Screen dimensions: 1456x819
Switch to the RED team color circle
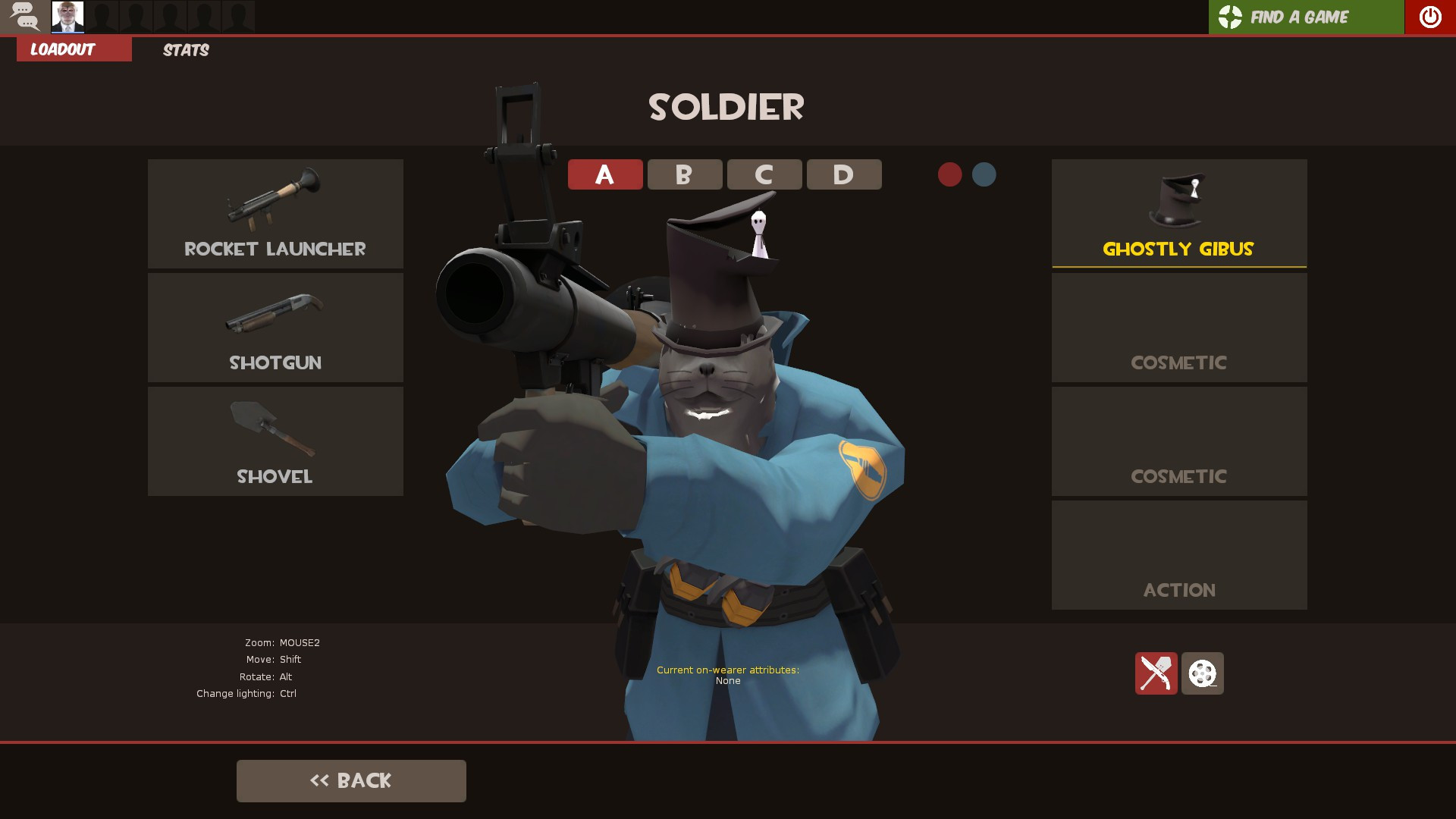coord(951,174)
